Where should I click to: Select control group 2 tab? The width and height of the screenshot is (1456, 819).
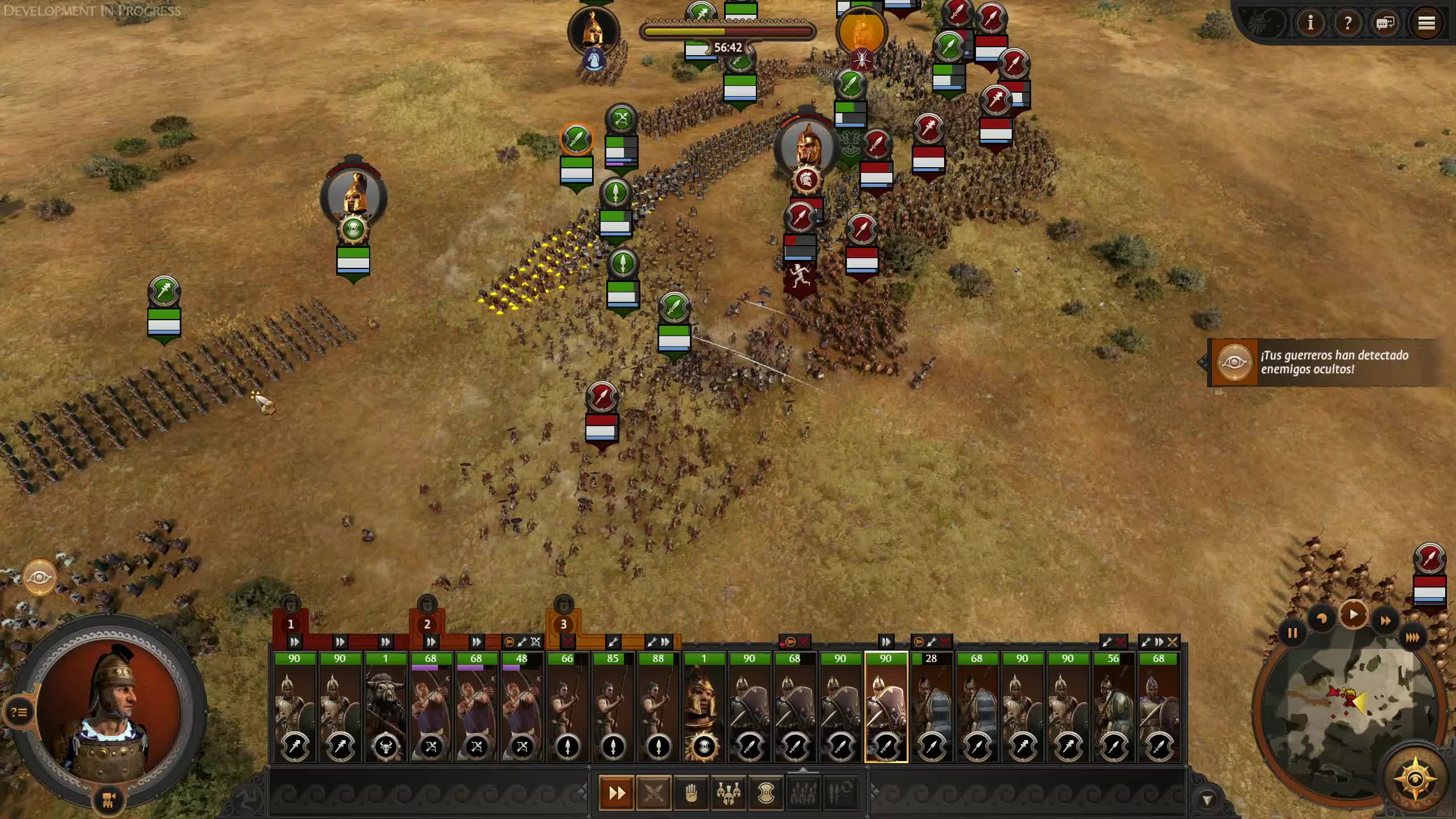click(x=427, y=624)
